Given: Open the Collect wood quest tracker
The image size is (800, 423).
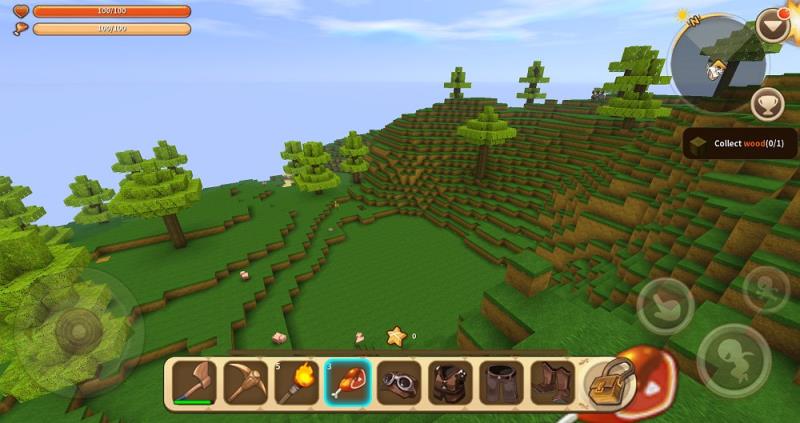Looking at the screenshot, I should click(x=741, y=143).
